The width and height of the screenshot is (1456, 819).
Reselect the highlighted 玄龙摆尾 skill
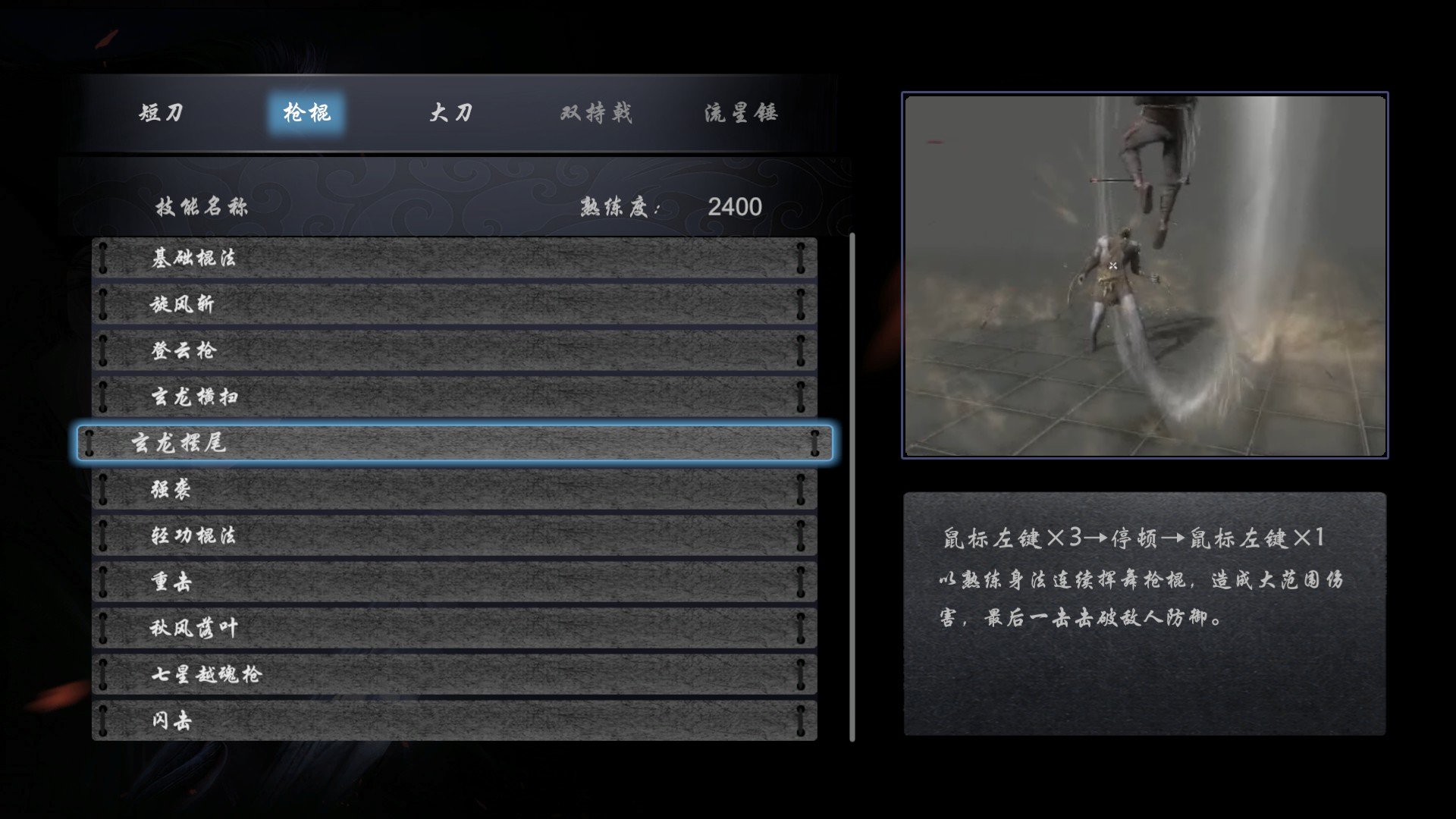455,444
